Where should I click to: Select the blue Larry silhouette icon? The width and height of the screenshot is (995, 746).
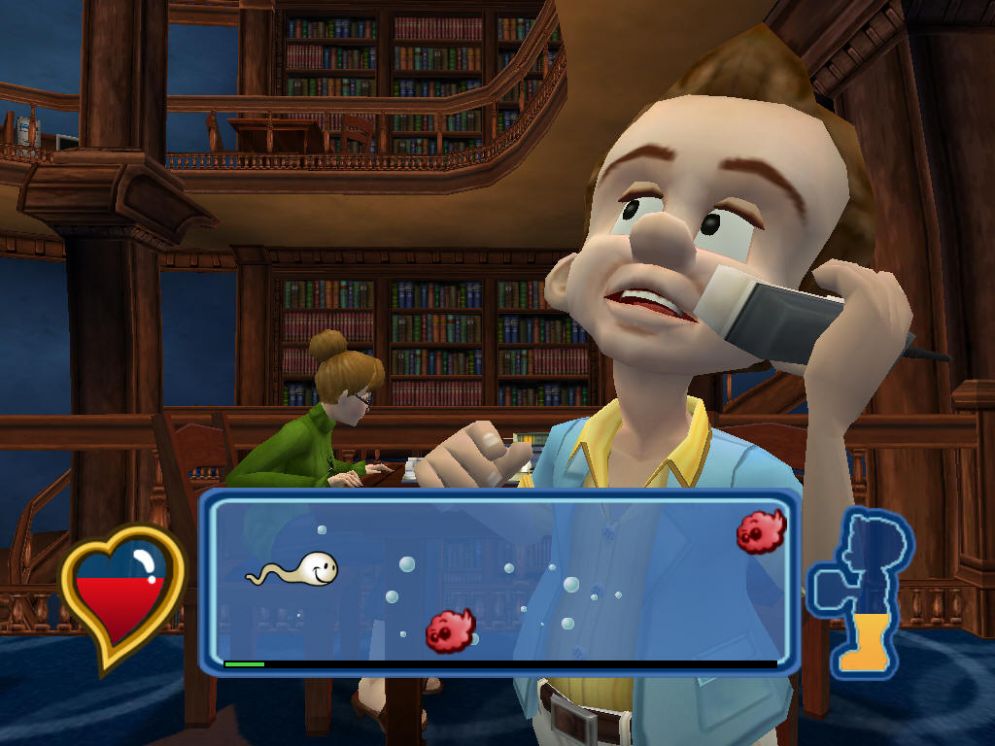pyautogui.click(x=862, y=588)
